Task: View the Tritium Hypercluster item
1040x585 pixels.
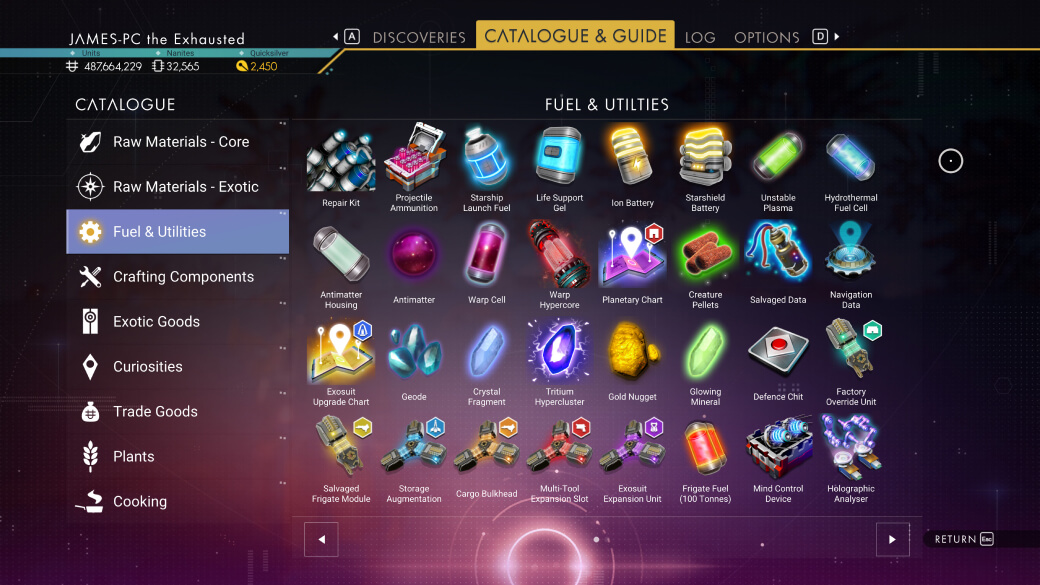Action: [x=559, y=357]
